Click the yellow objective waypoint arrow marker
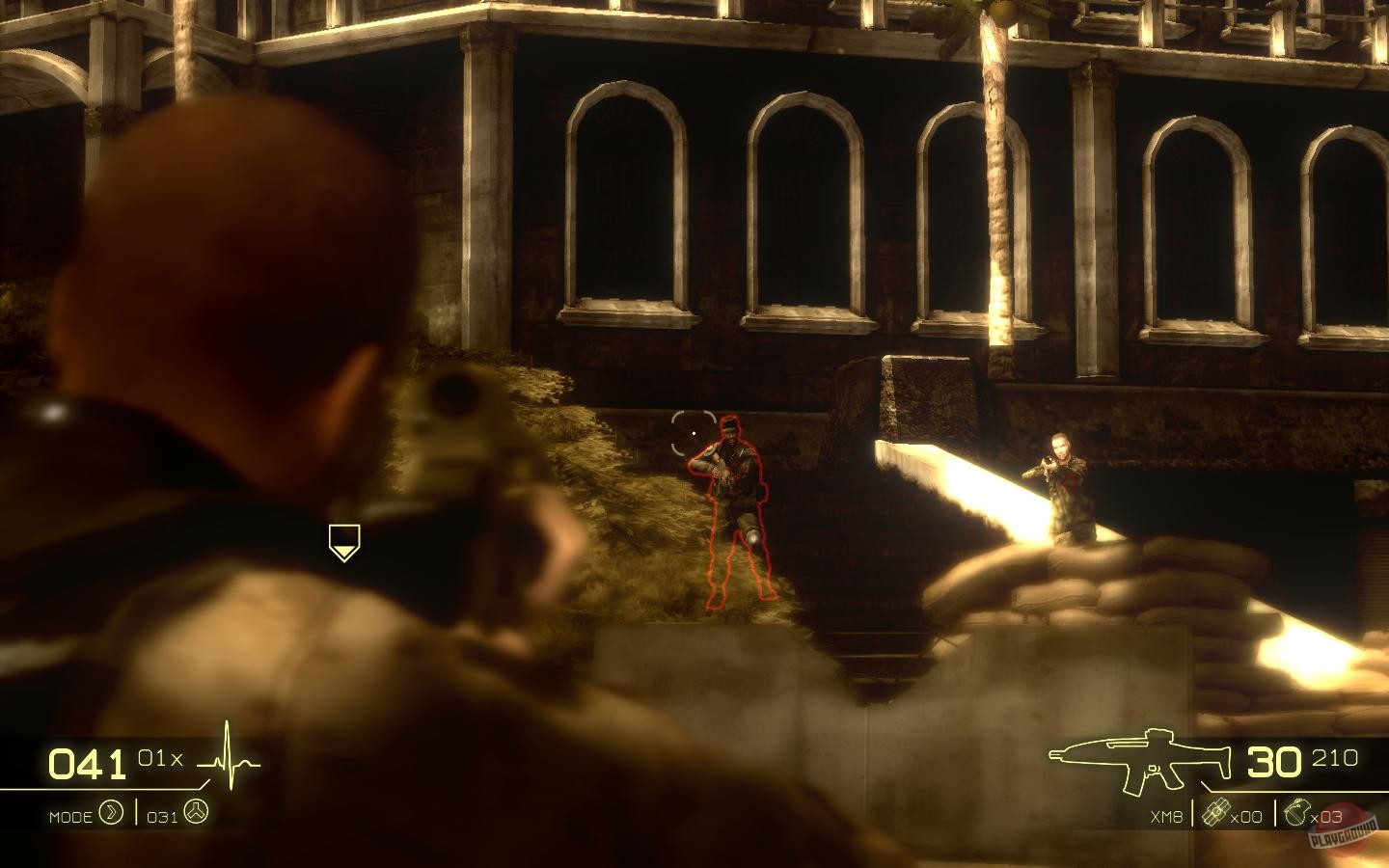The width and height of the screenshot is (1389, 868). coord(342,542)
